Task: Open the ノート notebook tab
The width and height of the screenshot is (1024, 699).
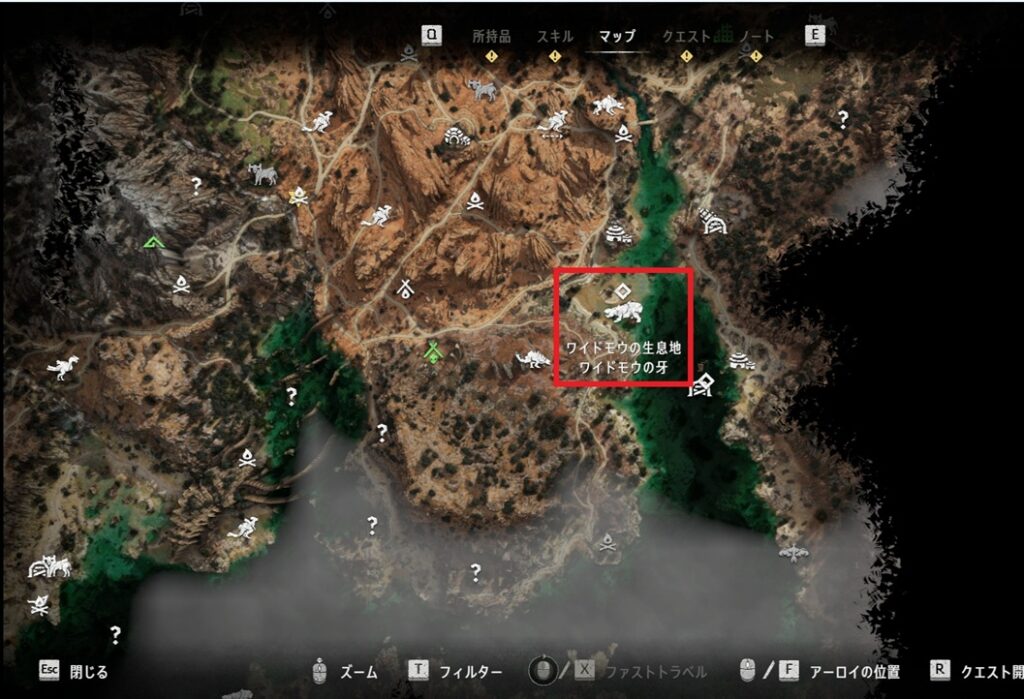Action: (755, 36)
